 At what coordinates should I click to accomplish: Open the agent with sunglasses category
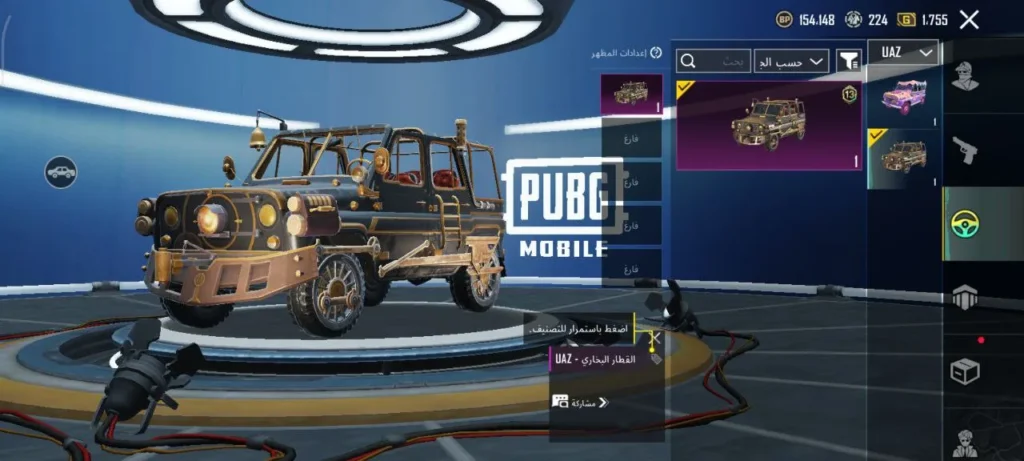964,440
